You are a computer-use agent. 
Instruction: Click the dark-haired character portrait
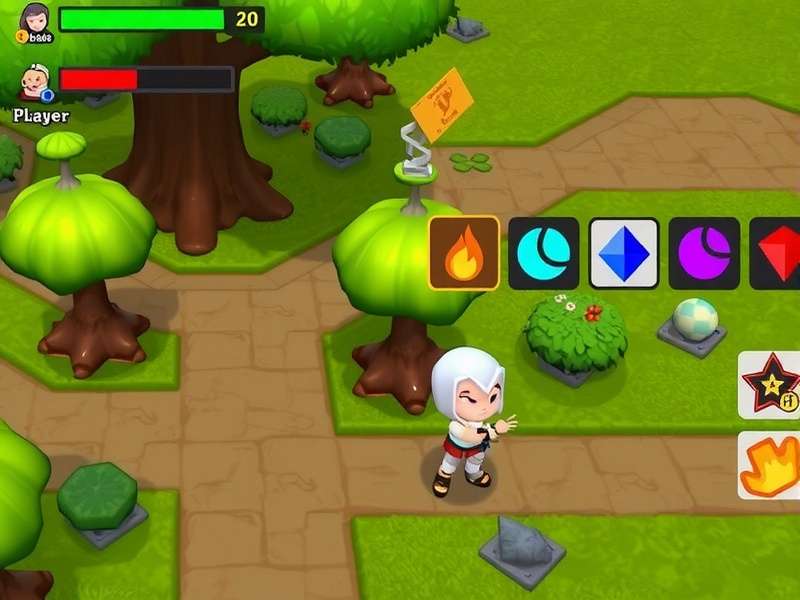click(x=35, y=20)
